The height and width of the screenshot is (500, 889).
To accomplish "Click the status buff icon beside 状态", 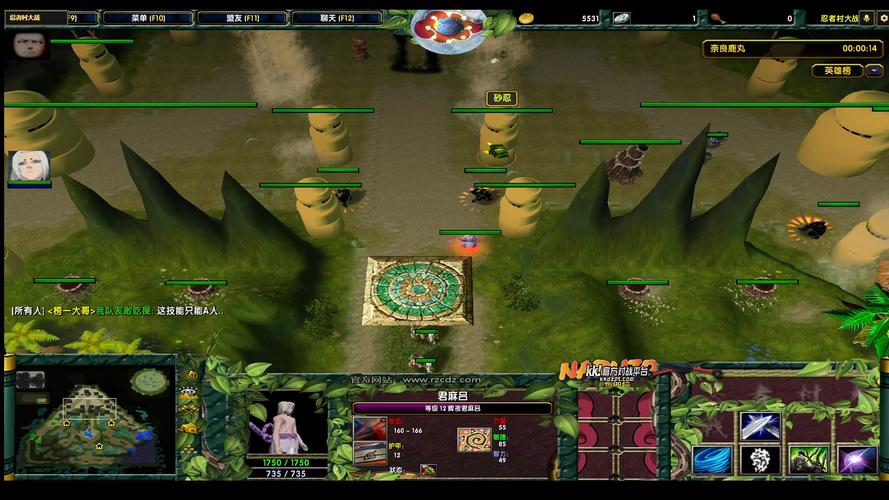I will point(428,469).
